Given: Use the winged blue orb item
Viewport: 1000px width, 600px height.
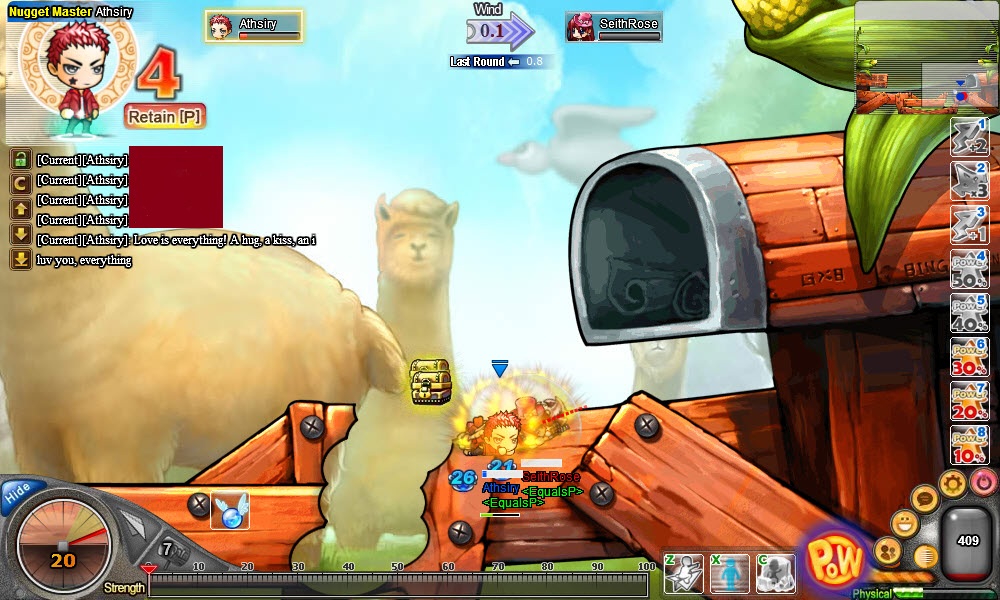Looking at the screenshot, I should (230, 511).
